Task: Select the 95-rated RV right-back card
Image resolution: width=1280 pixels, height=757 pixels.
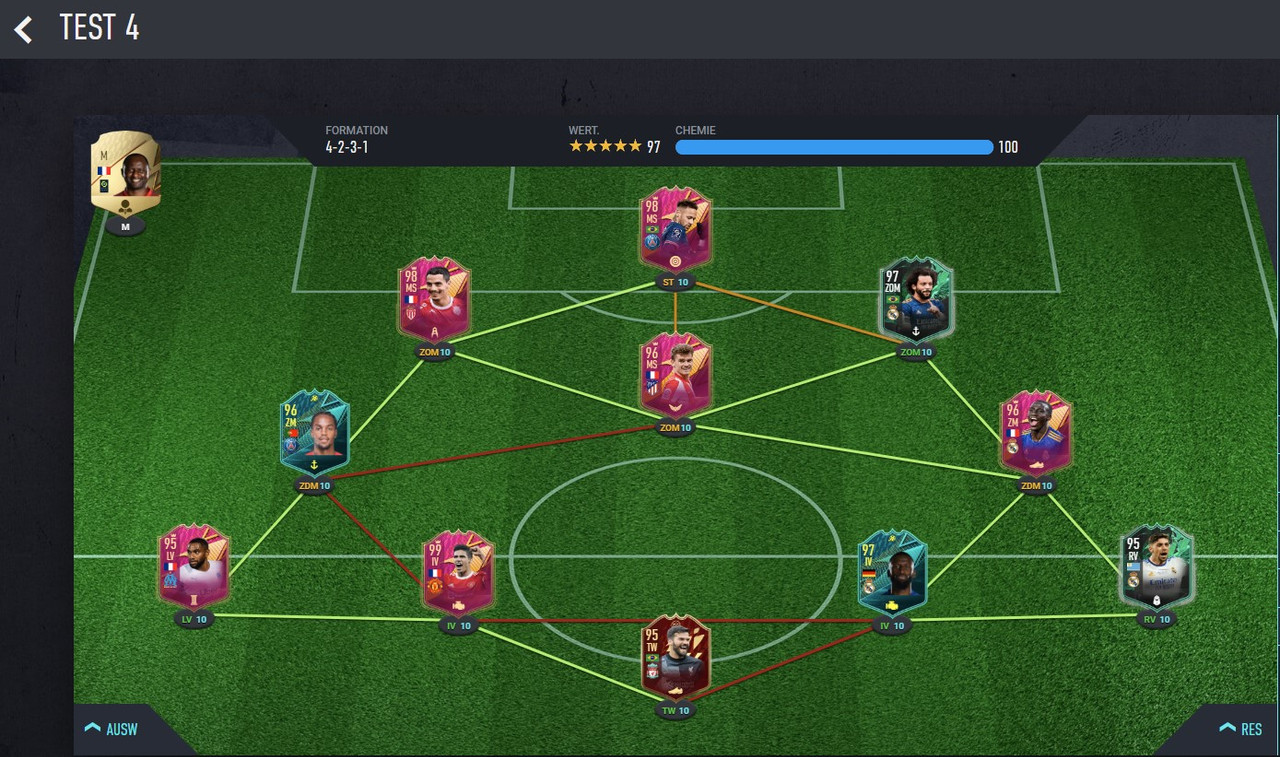Action: click(x=1157, y=566)
